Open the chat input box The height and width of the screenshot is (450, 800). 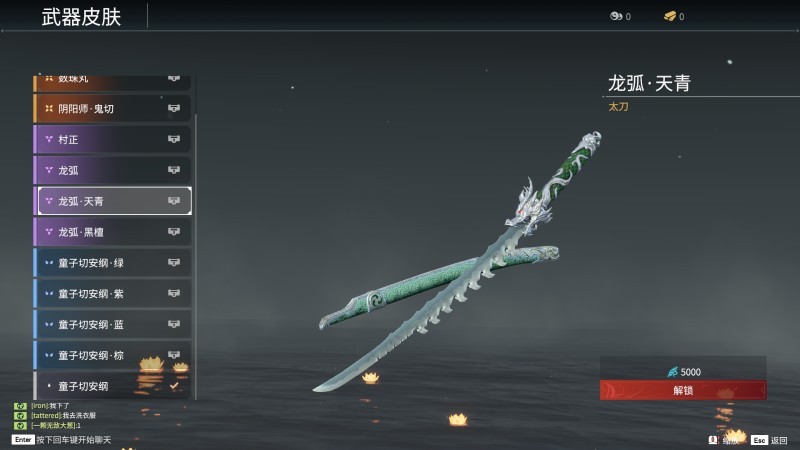[x=70, y=440]
